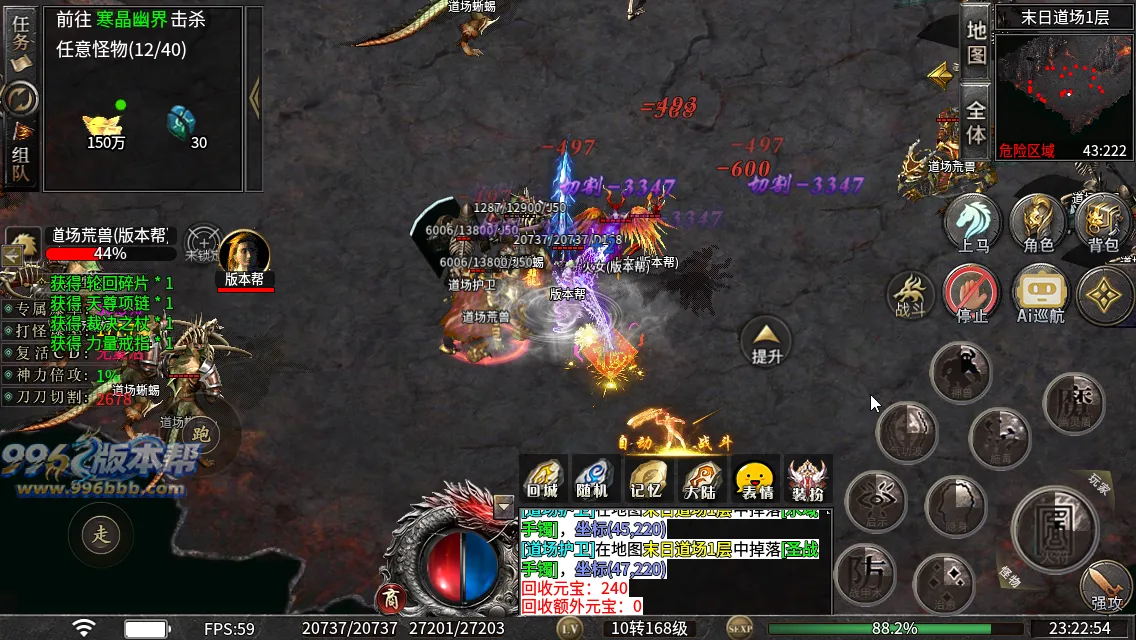Use the 回城 return-to-town stone
Screen dimensions: 1136x640
tap(543, 478)
